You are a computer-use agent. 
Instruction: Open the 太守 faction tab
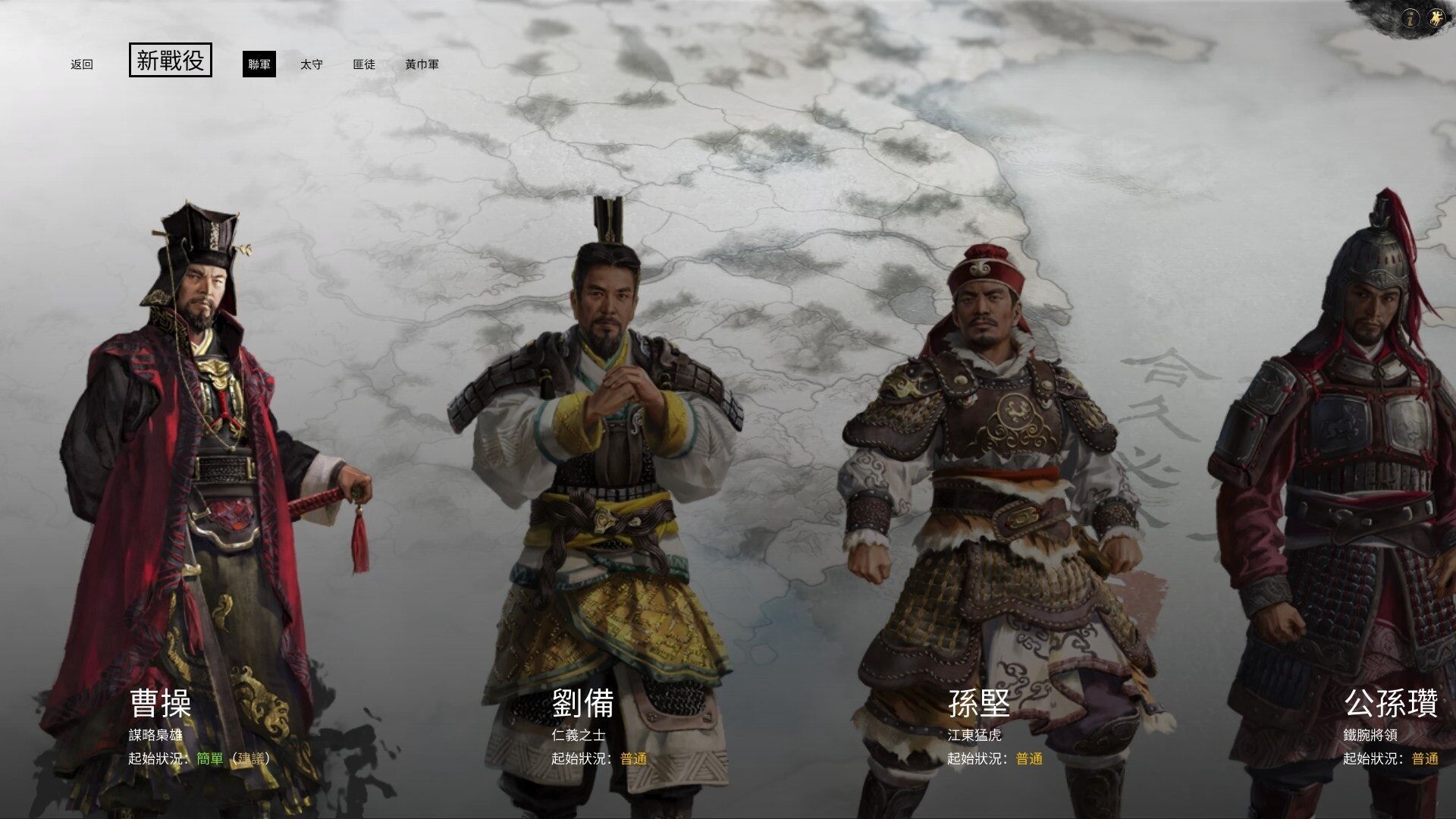tap(311, 64)
